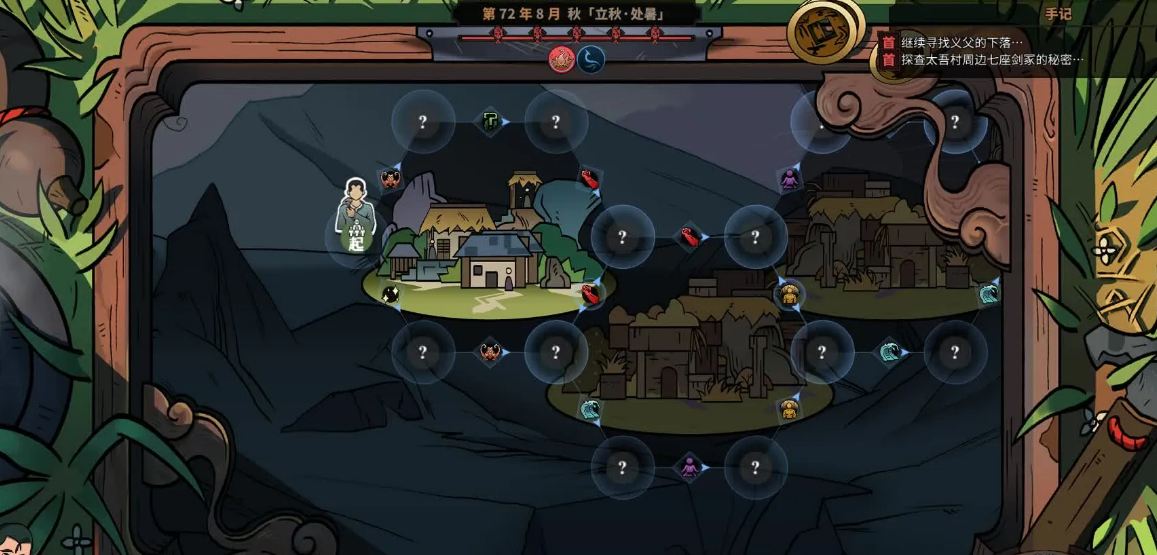
Task: Open the 手记 journal tab
Action: click(1057, 14)
